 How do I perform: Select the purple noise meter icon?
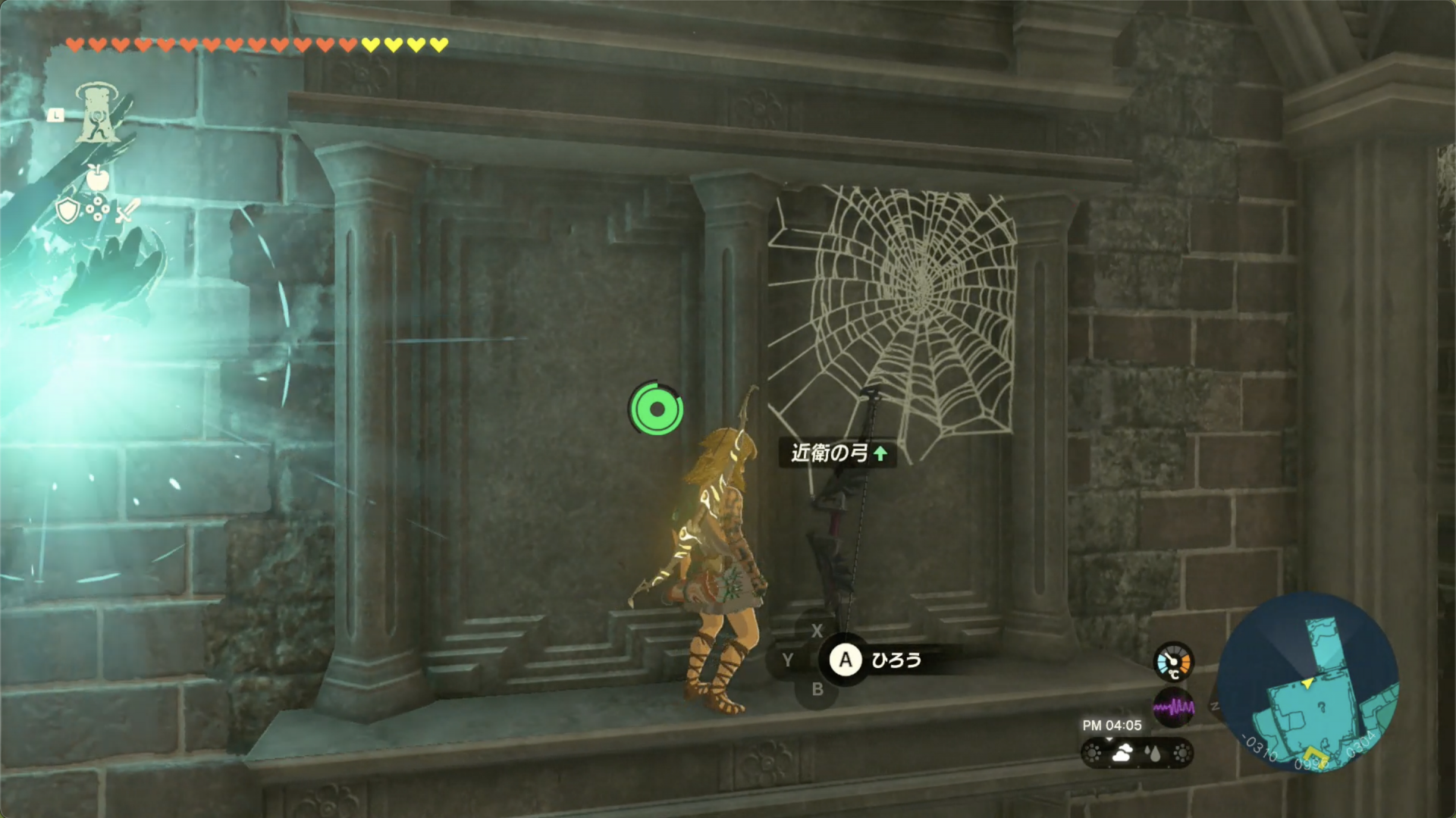click(x=1174, y=708)
